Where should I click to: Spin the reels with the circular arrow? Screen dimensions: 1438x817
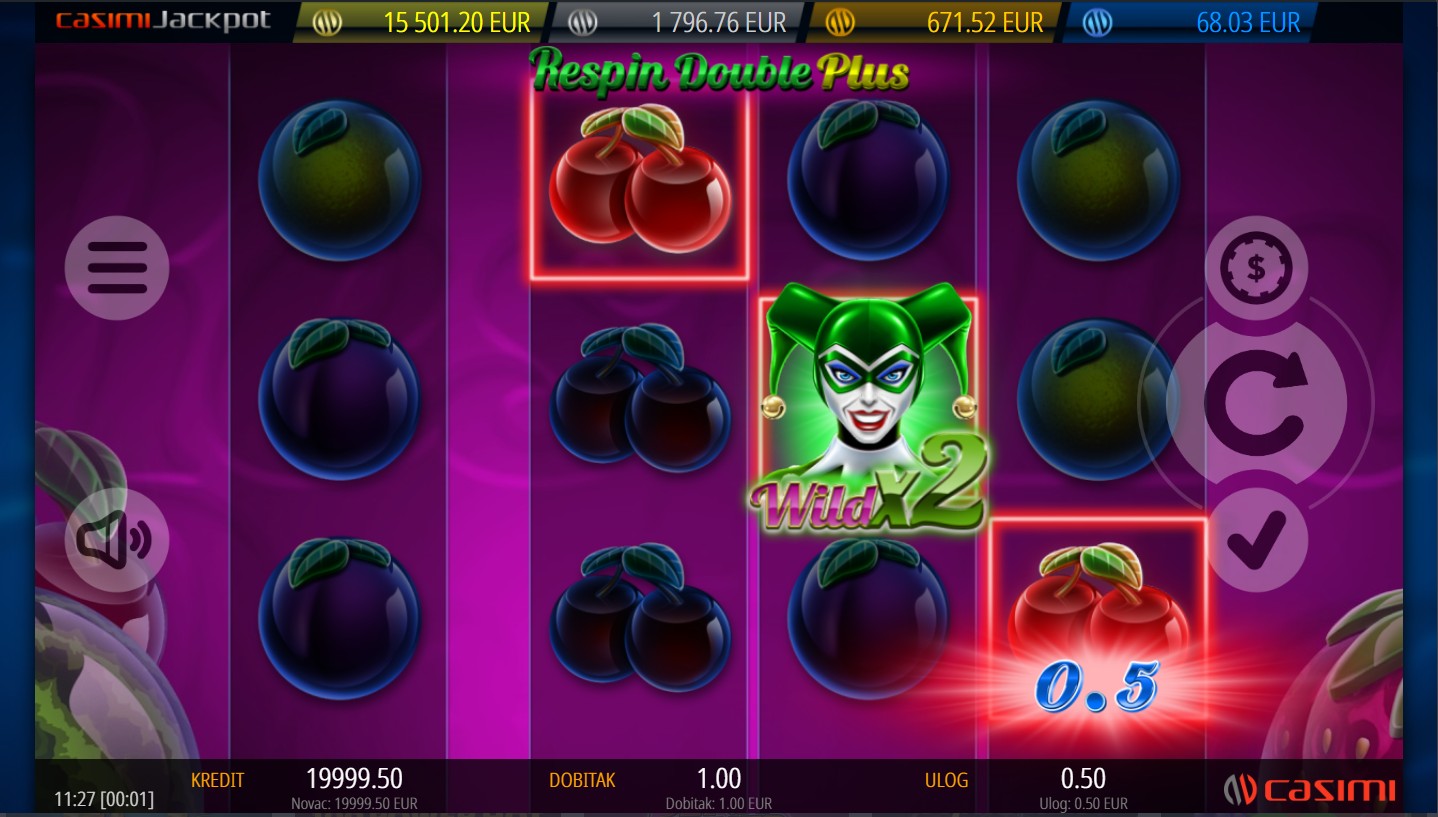(1256, 402)
